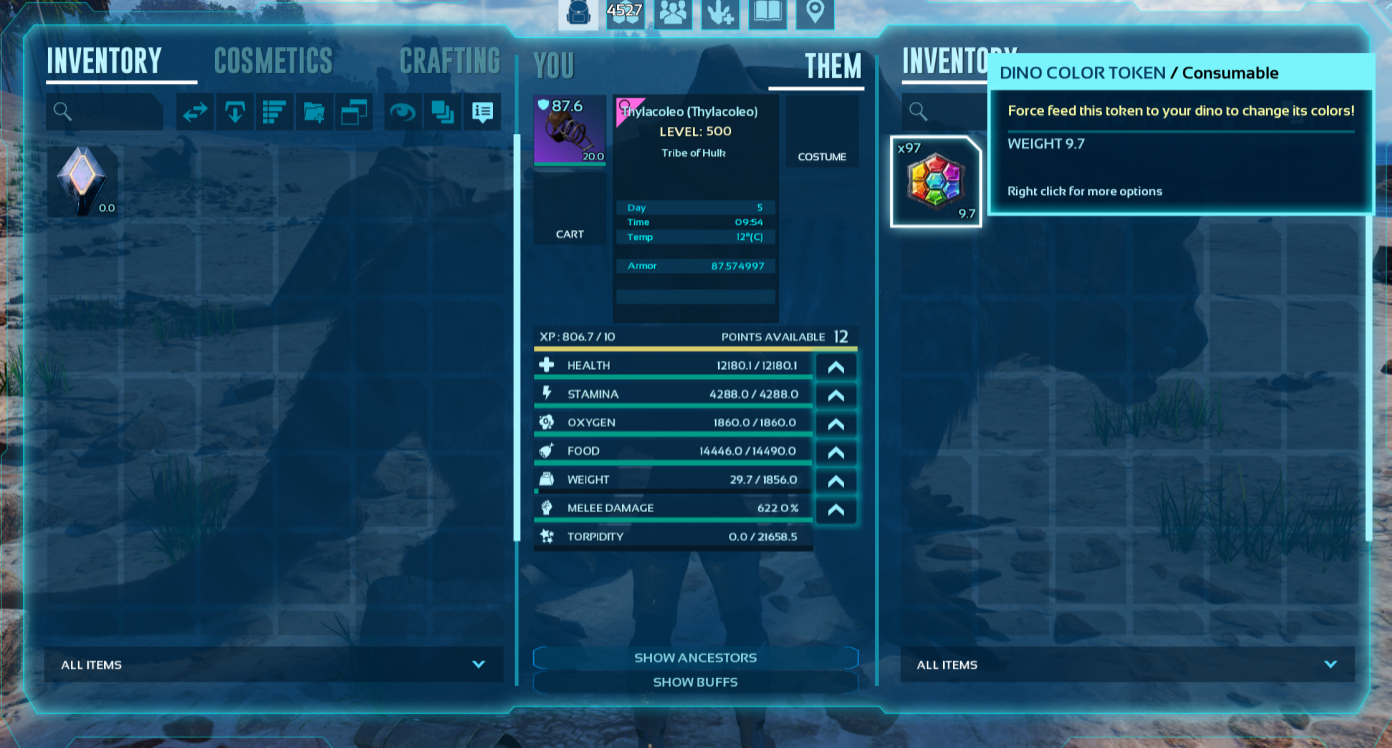Switch to the COSMETICS tab

click(273, 61)
